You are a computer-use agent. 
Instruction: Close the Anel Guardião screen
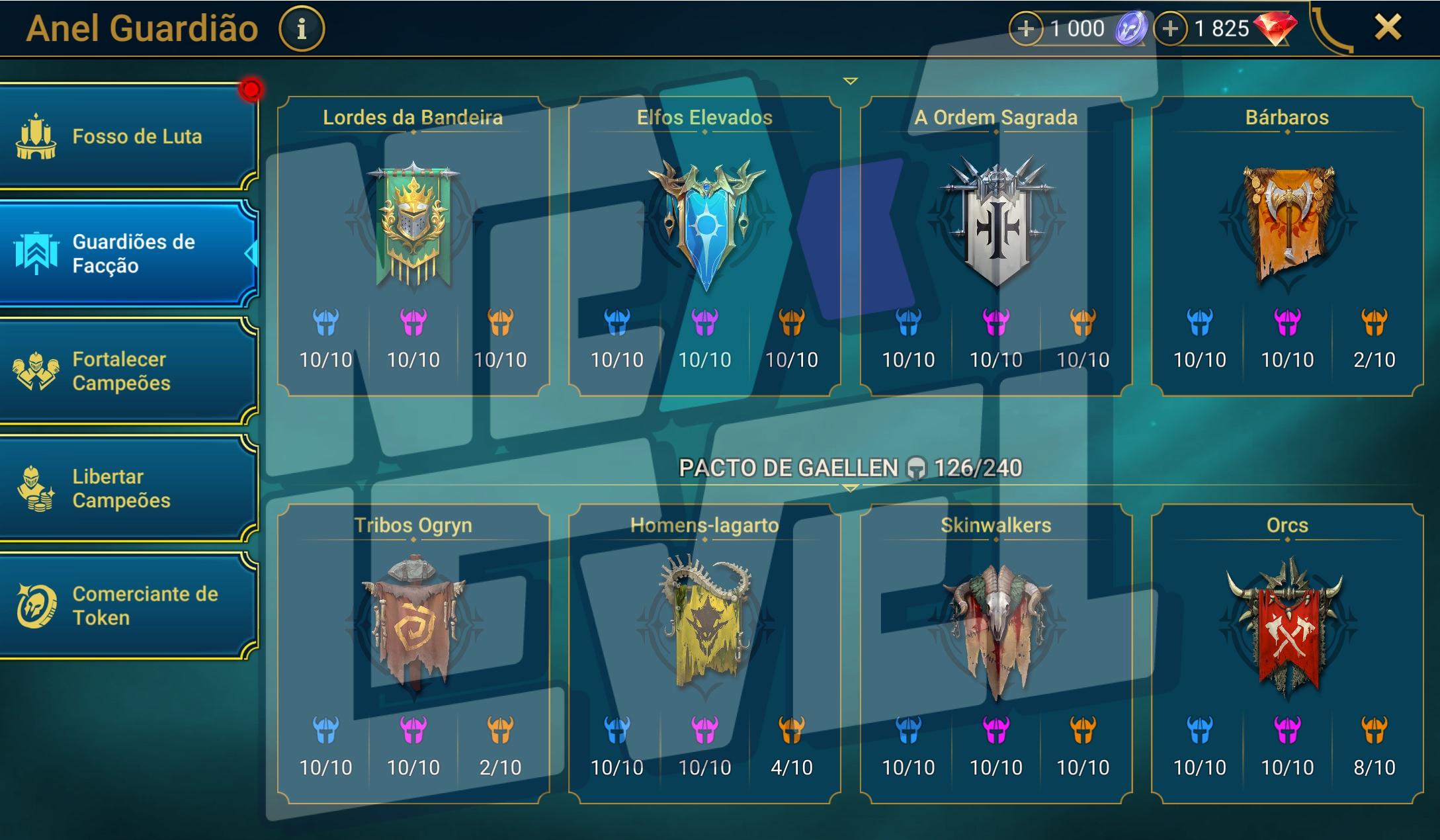[1387, 28]
